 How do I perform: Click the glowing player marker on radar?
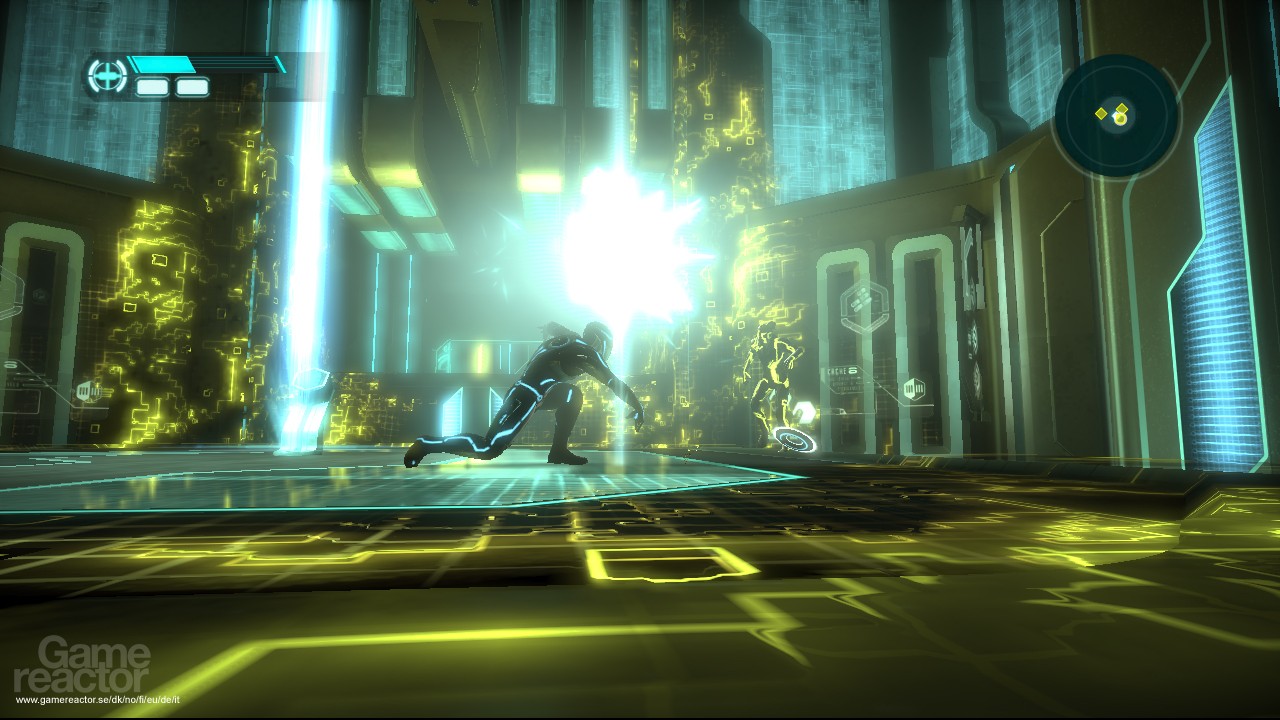click(1120, 119)
